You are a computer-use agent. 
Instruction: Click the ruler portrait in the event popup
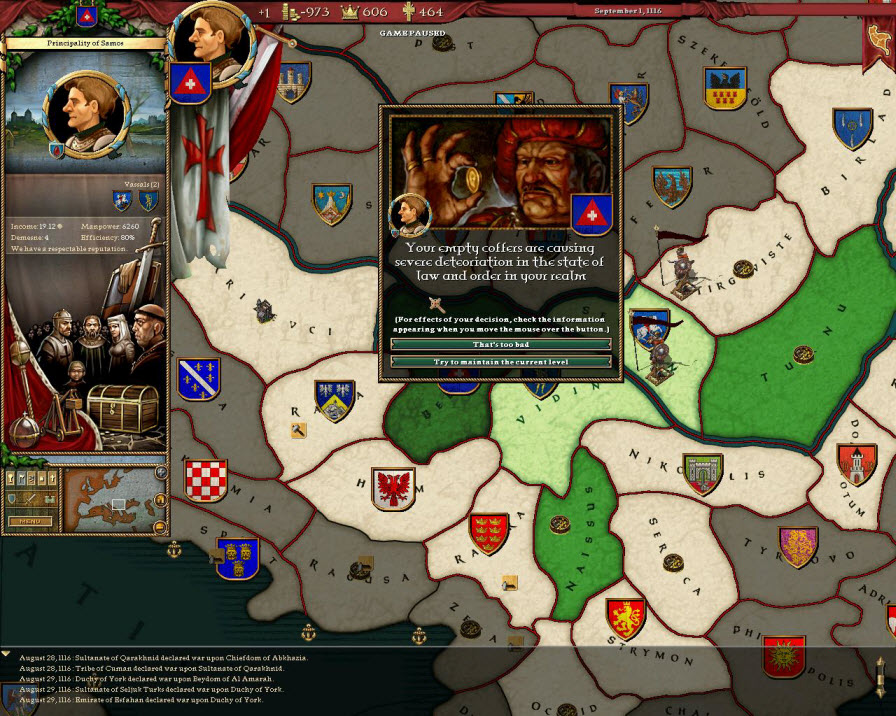click(410, 214)
